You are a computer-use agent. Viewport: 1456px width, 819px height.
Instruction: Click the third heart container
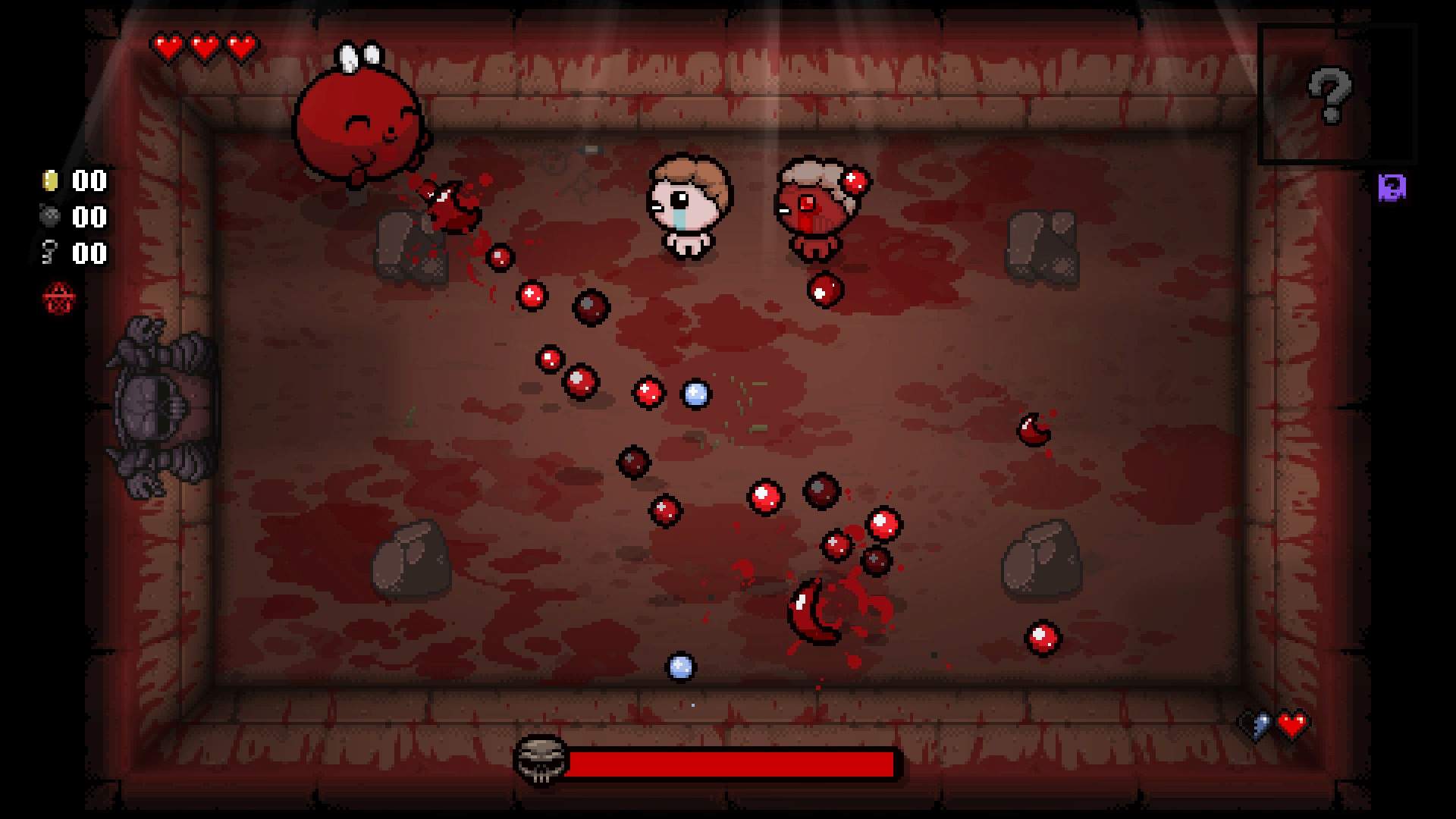240,45
